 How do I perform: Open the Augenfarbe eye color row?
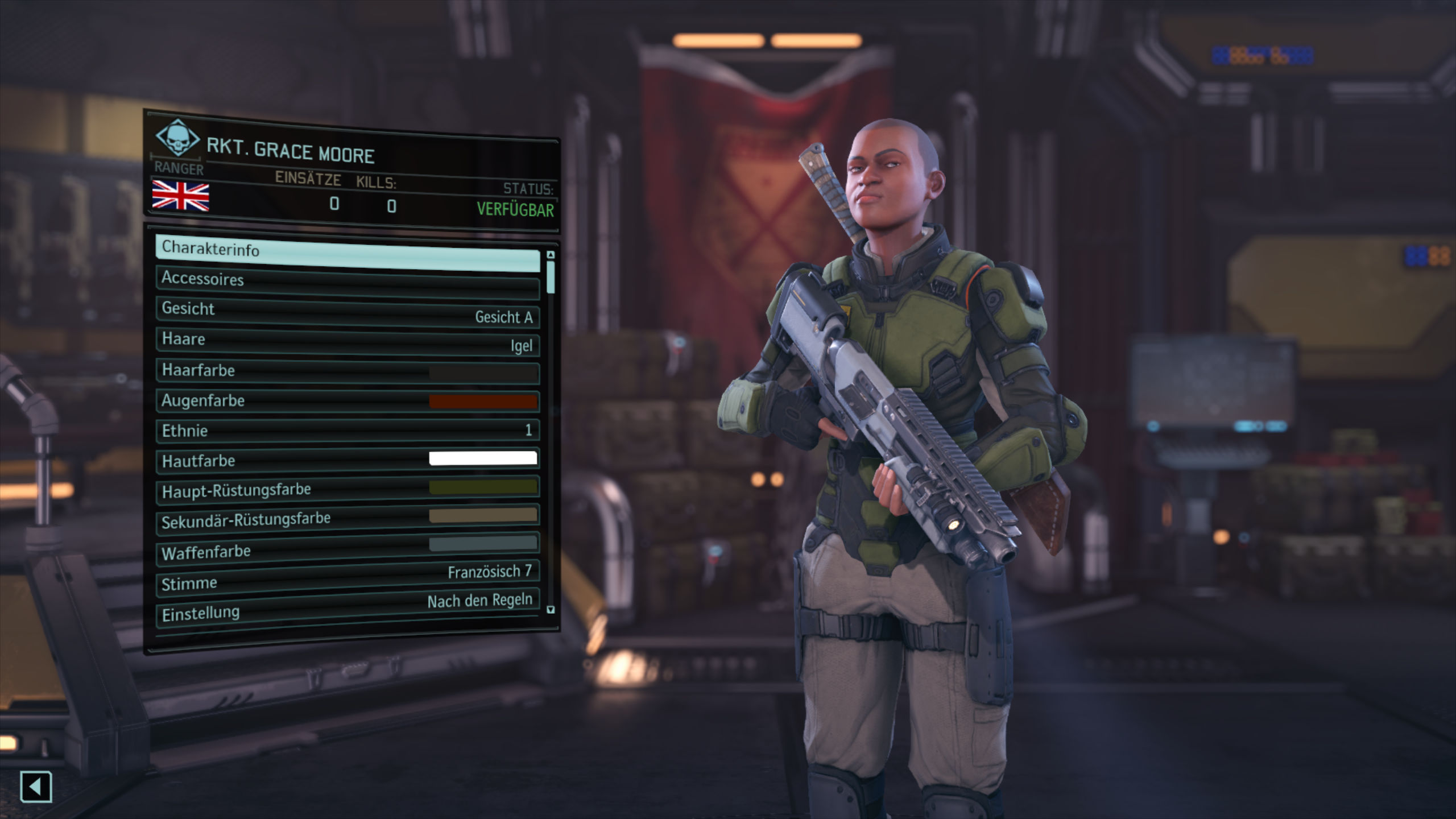pyautogui.click(x=347, y=401)
